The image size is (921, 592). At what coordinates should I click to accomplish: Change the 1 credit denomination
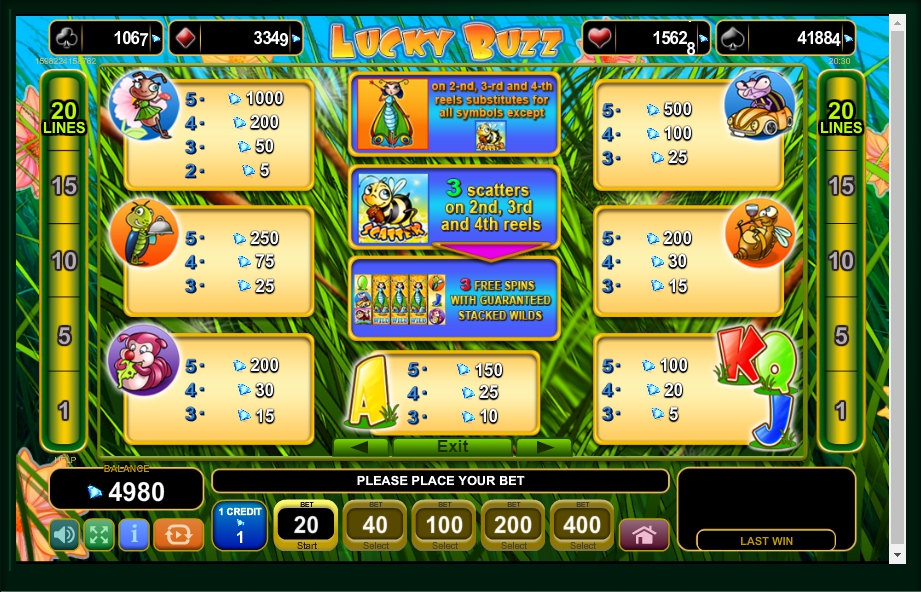tap(240, 525)
